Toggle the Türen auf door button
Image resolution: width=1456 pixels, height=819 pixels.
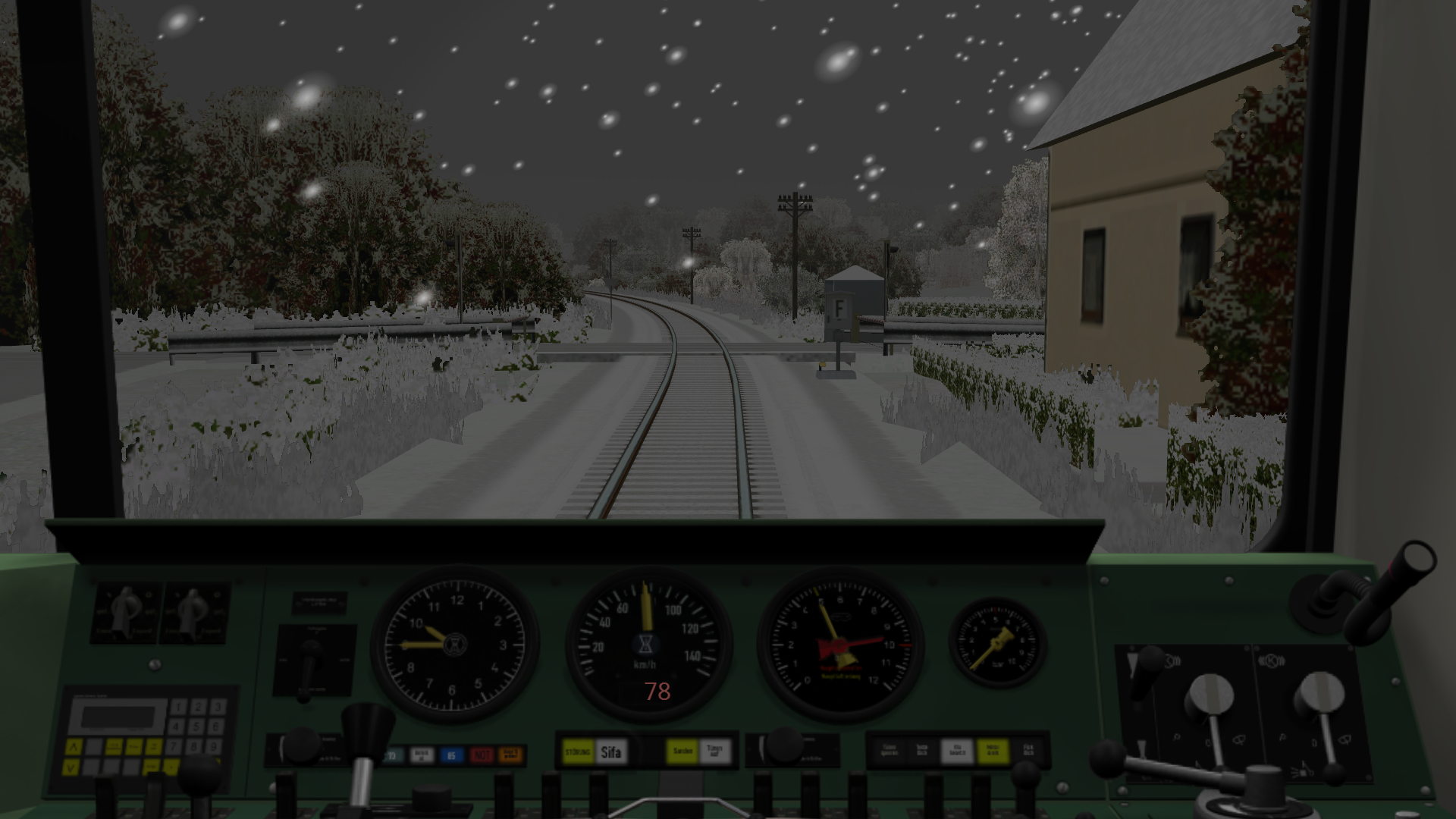click(x=714, y=752)
